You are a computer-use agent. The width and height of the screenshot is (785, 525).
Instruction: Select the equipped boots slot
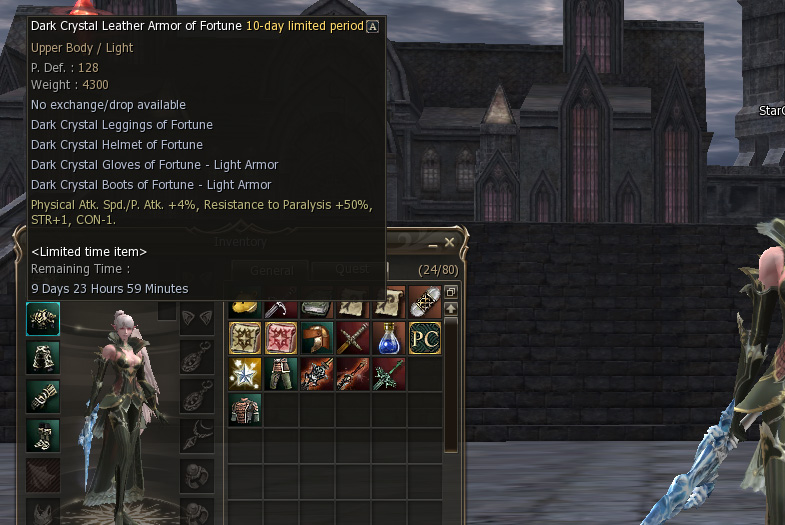click(x=43, y=434)
